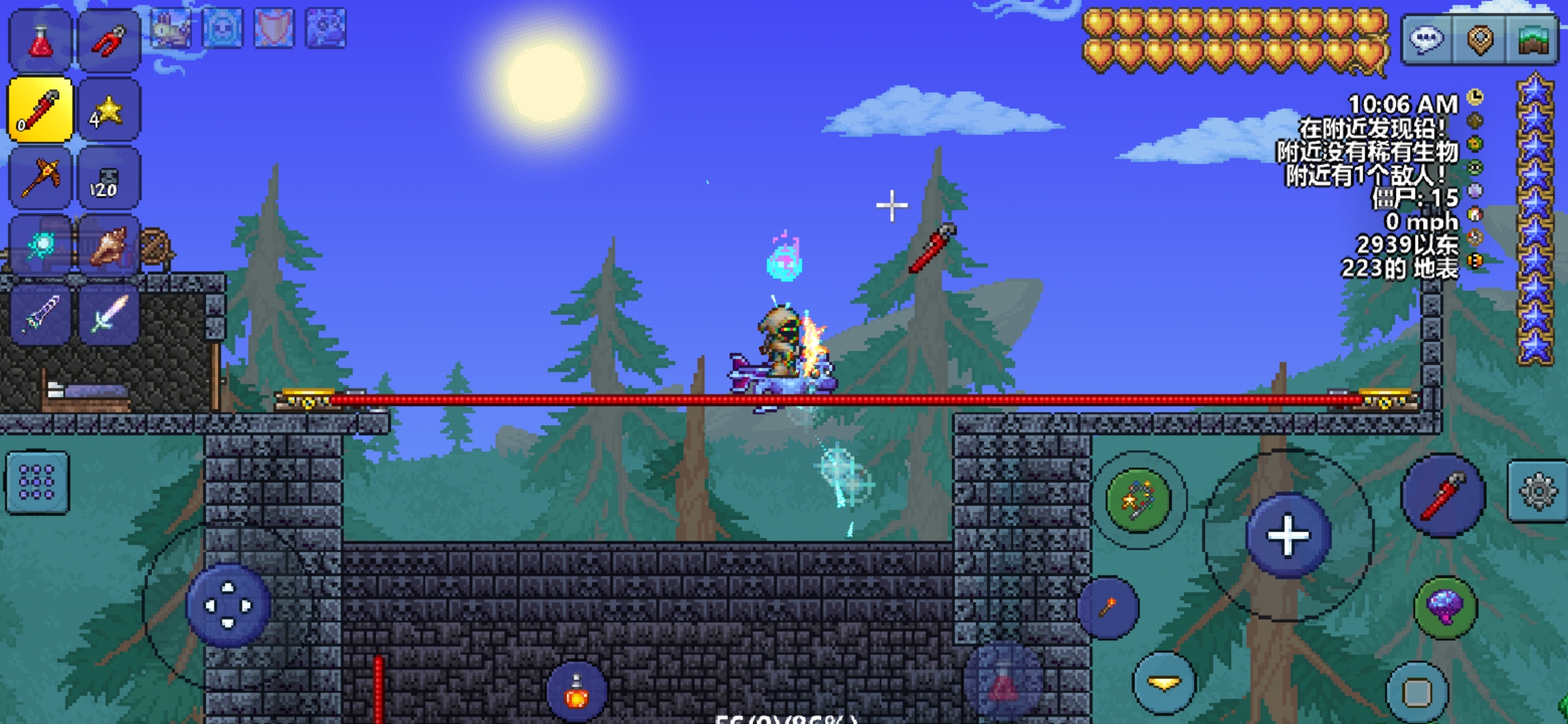
Task: Select the red healing potion hotbar slot
Action: click(x=40, y=40)
